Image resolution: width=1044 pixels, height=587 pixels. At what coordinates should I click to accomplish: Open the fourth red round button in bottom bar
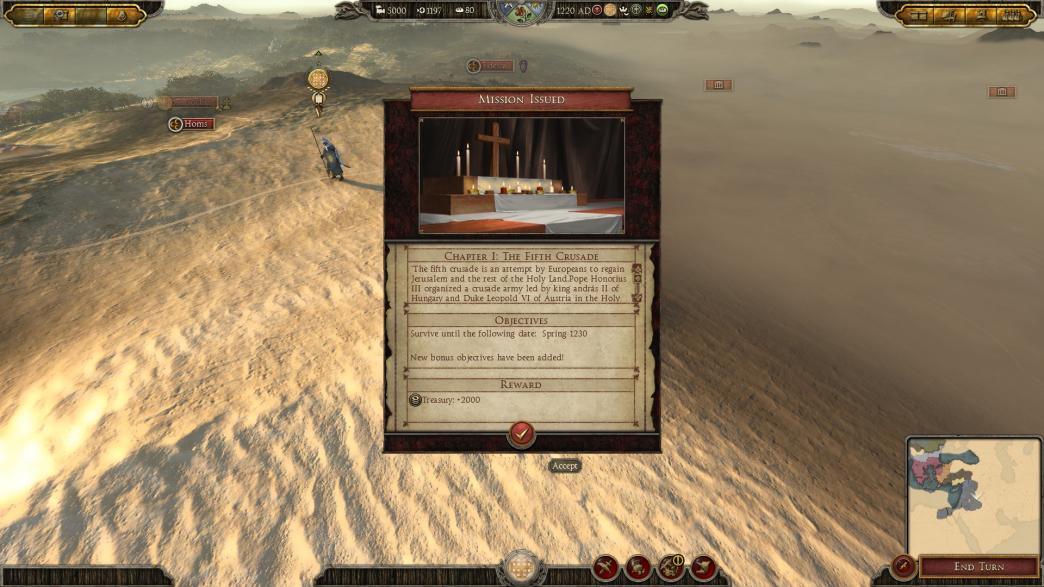click(x=703, y=568)
